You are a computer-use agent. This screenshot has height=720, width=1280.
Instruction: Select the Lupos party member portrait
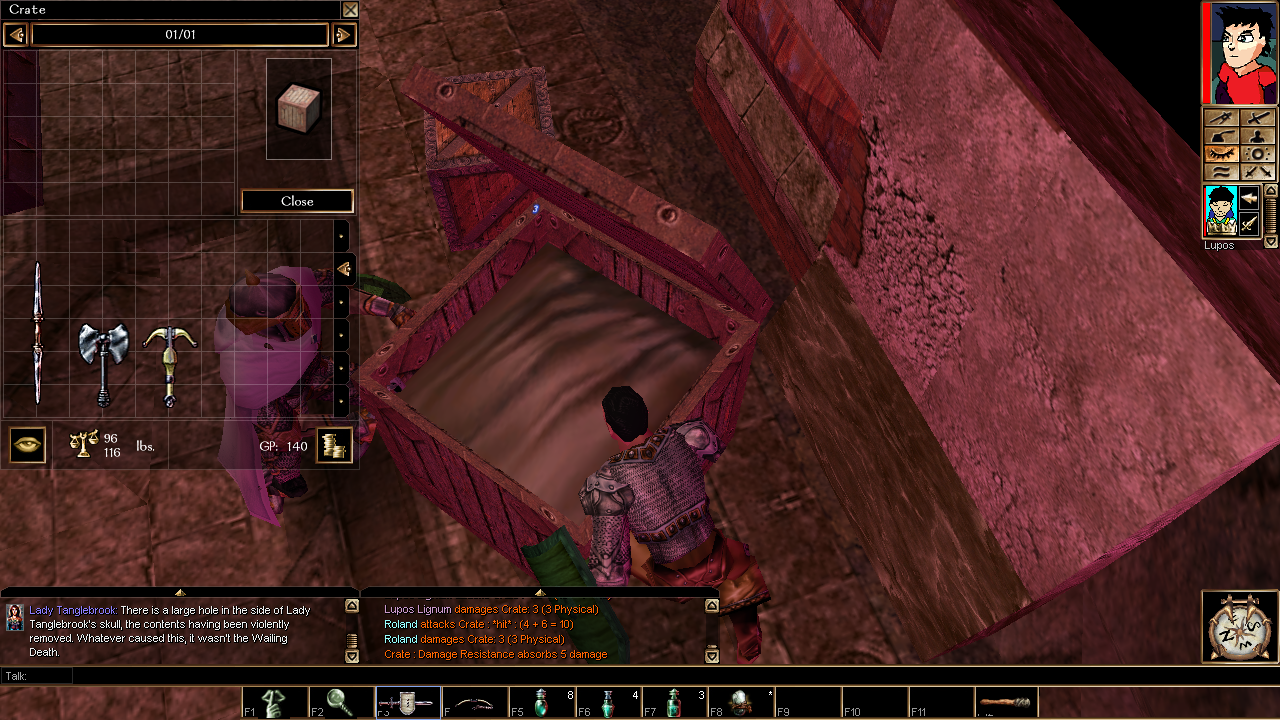coord(1219,212)
